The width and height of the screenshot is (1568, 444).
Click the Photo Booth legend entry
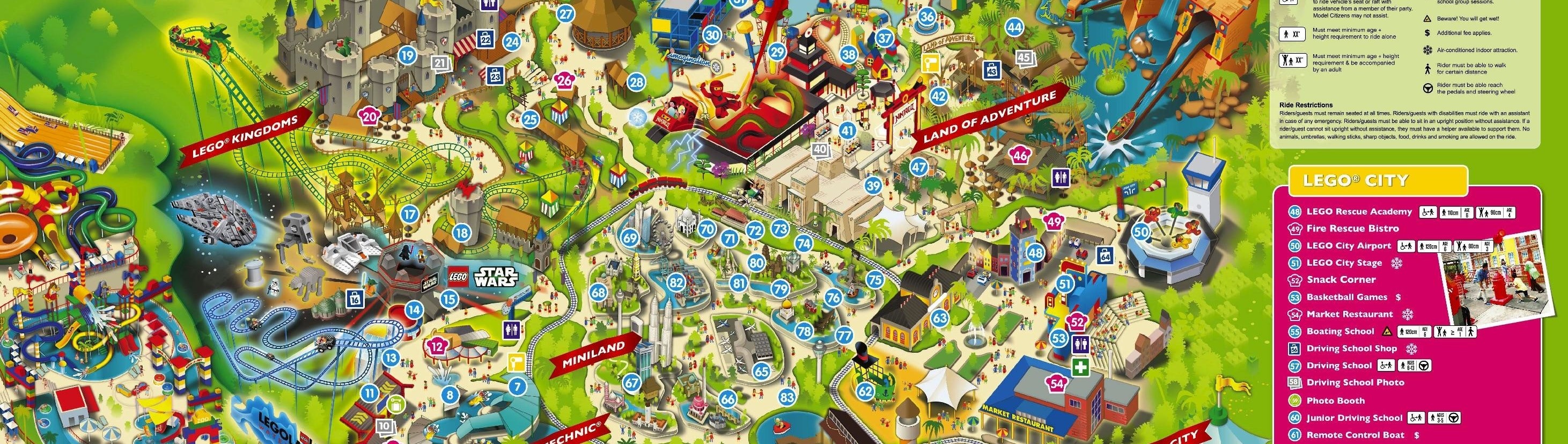[x=1335, y=401]
